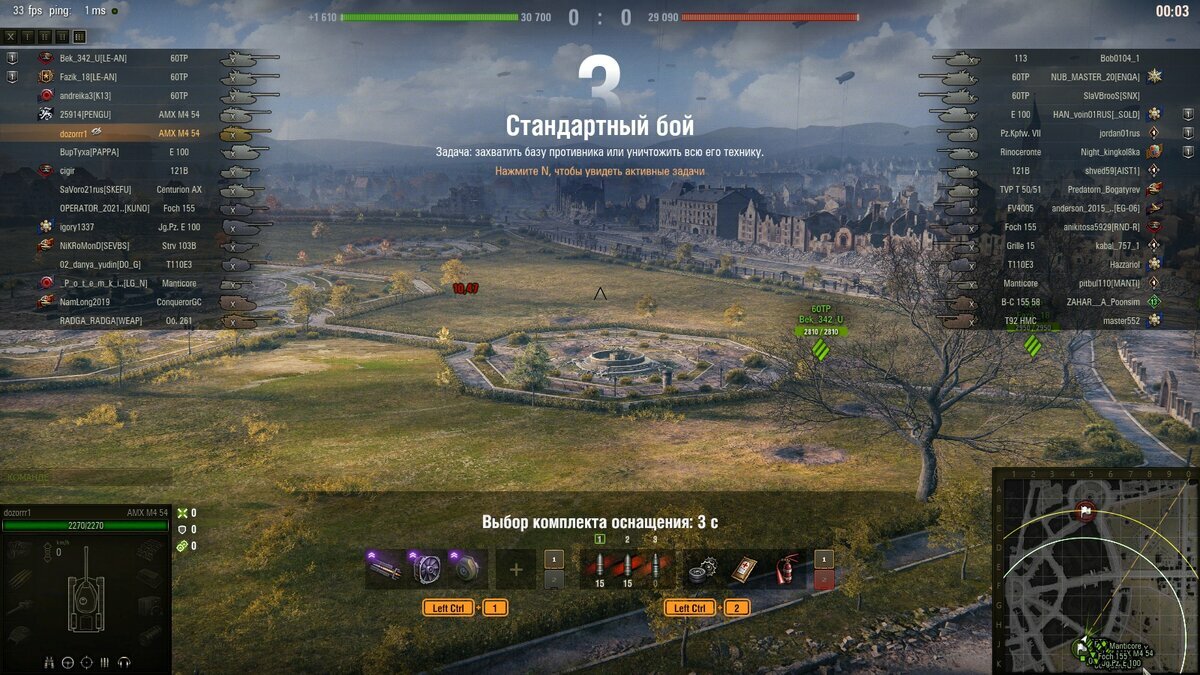Image resolution: width=1200 pixels, height=675 pixels.
Task: Click the steering wheel driver crew icon
Action: (x=68, y=662)
